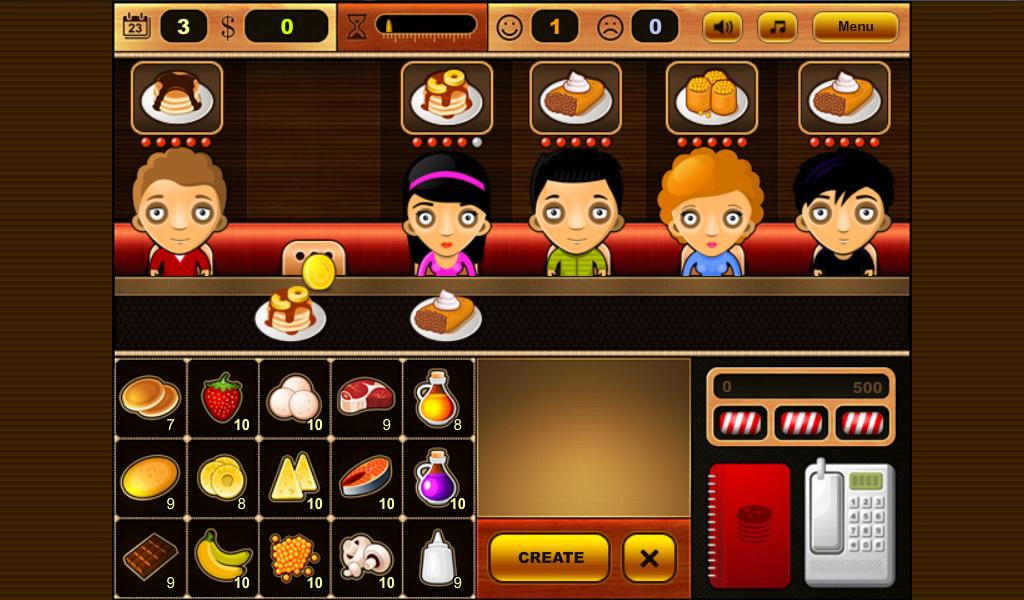Select the raw steak ingredient

click(366, 398)
